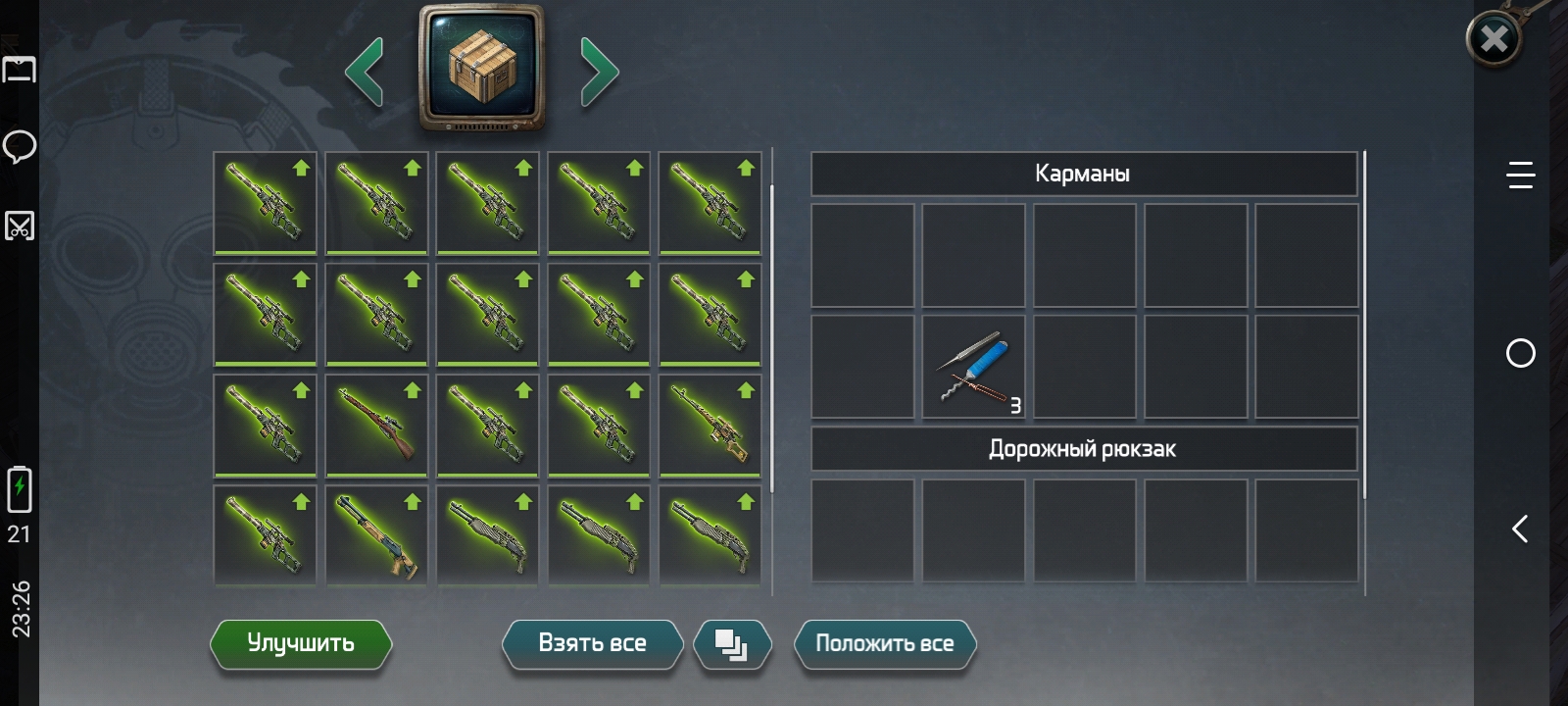The image size is (1568, 706).
Task: Click the stacked squares button
Action: click(x=731, y=644)
